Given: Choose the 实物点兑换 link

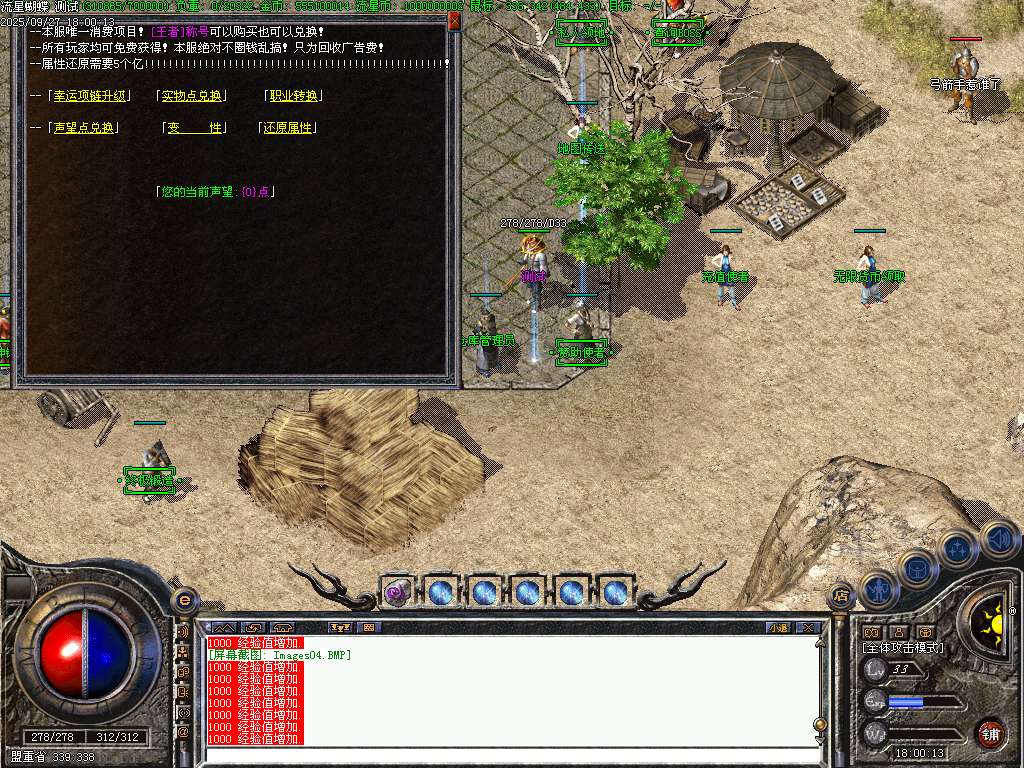Looking at the screenshot, I should 192,96.
